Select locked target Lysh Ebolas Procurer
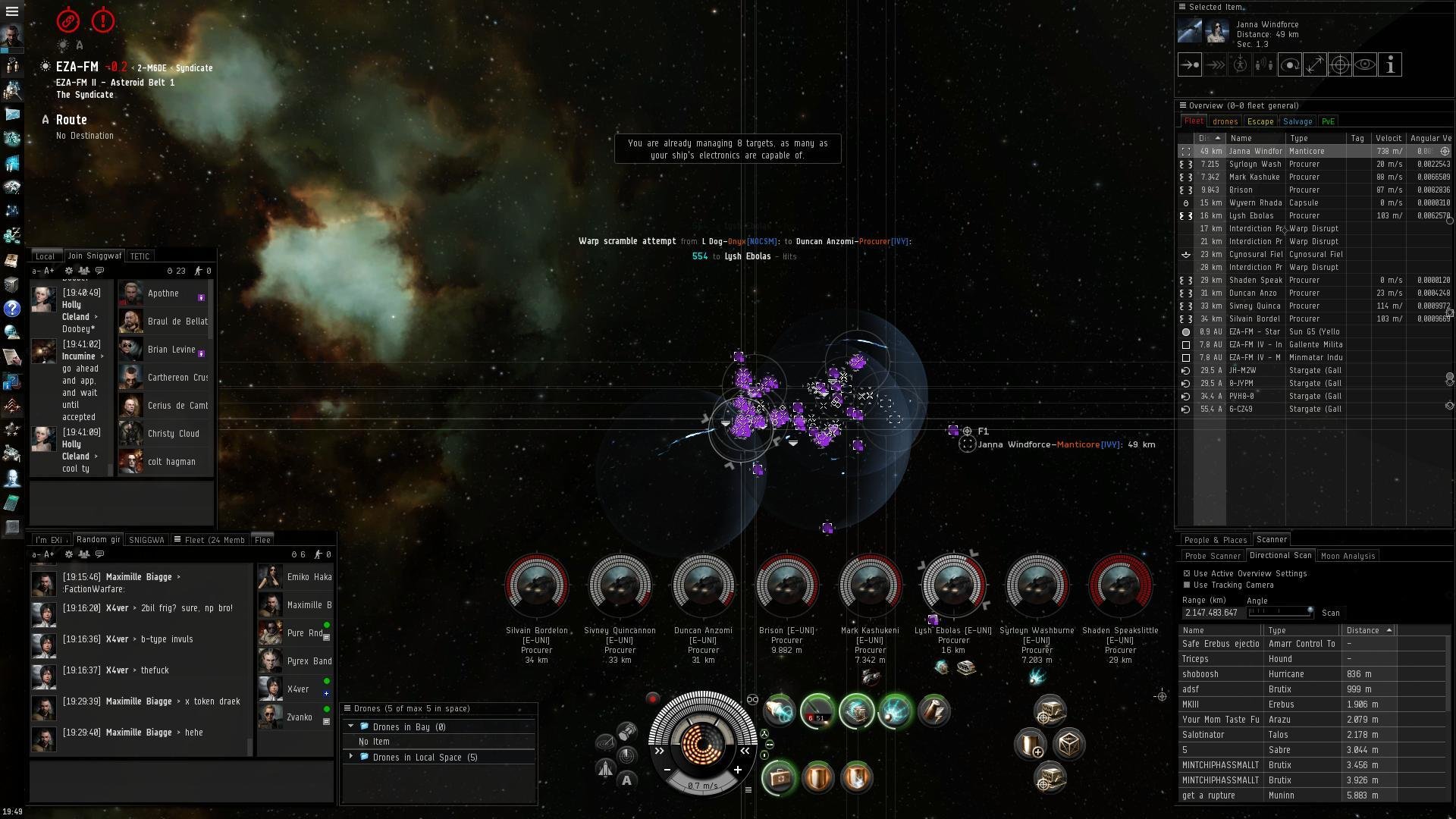1456x819 pixels. coord(953,585)
